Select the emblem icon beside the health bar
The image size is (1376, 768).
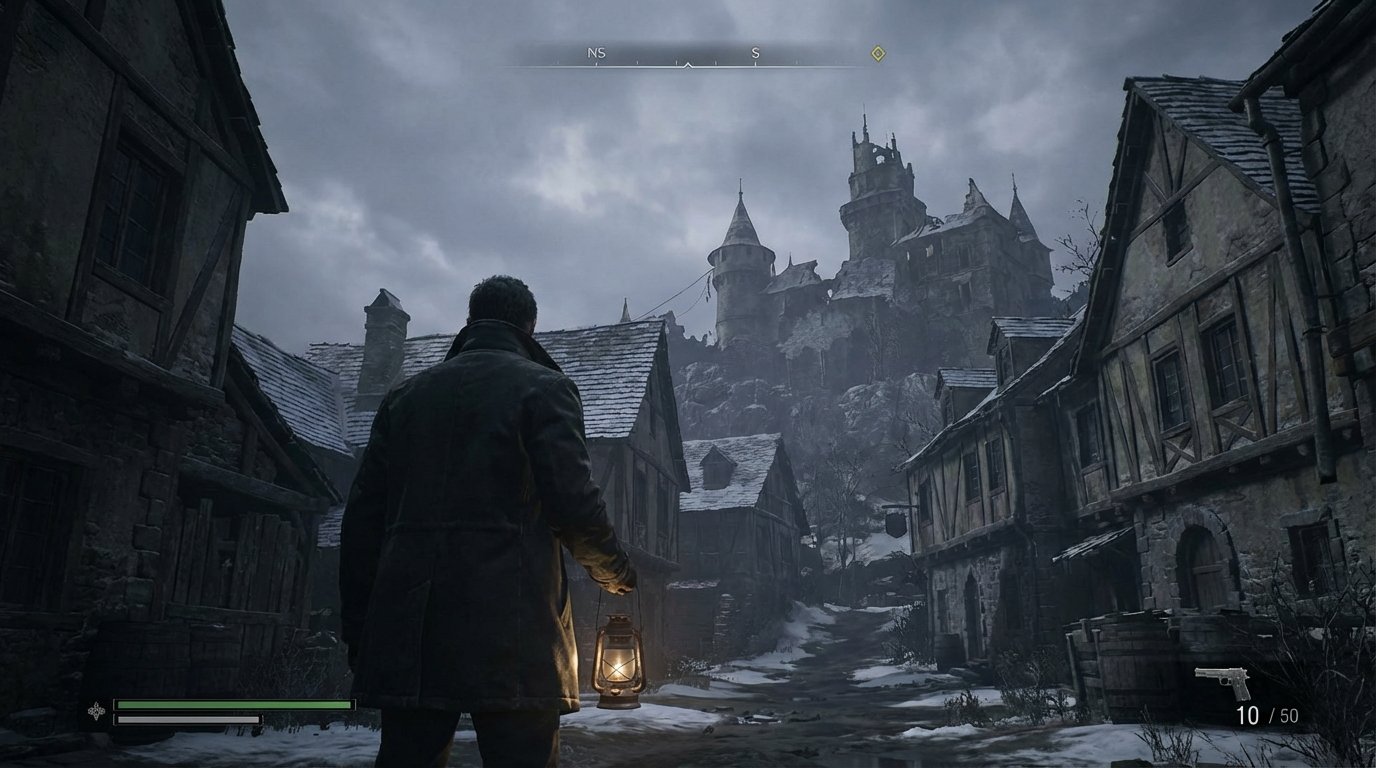(x=96, y=711)
